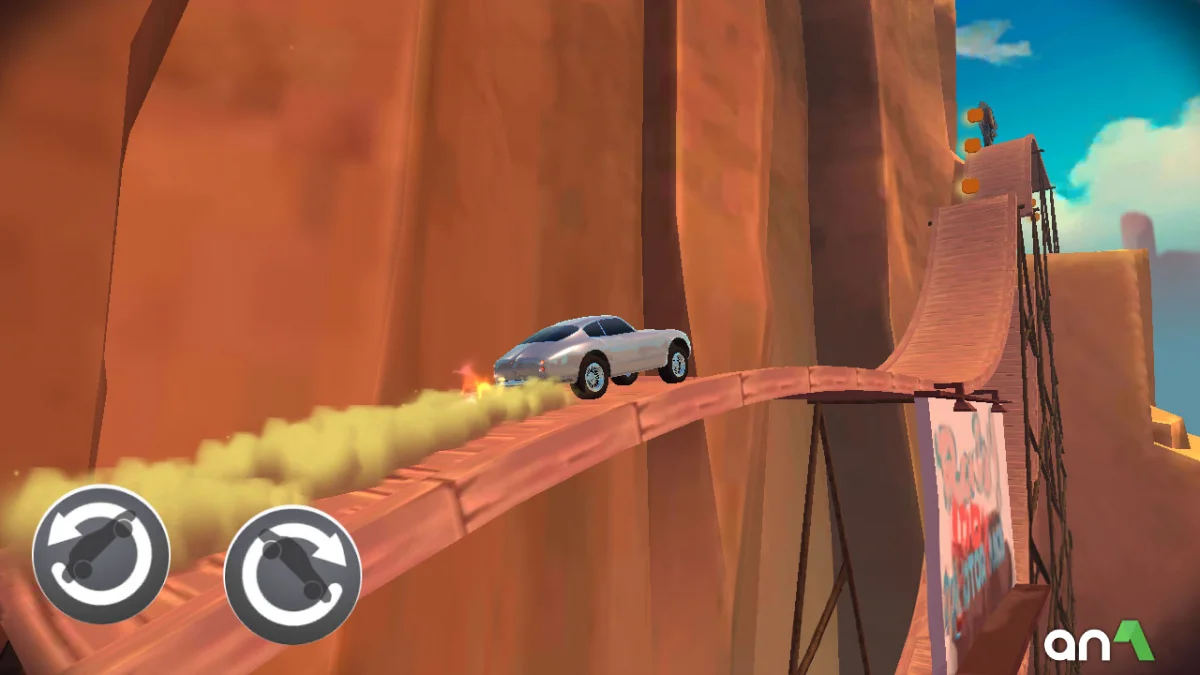Screen dimensions: 1200x675
Task: Tap the clockwise car tilt button
Action: tap(292, 574)
